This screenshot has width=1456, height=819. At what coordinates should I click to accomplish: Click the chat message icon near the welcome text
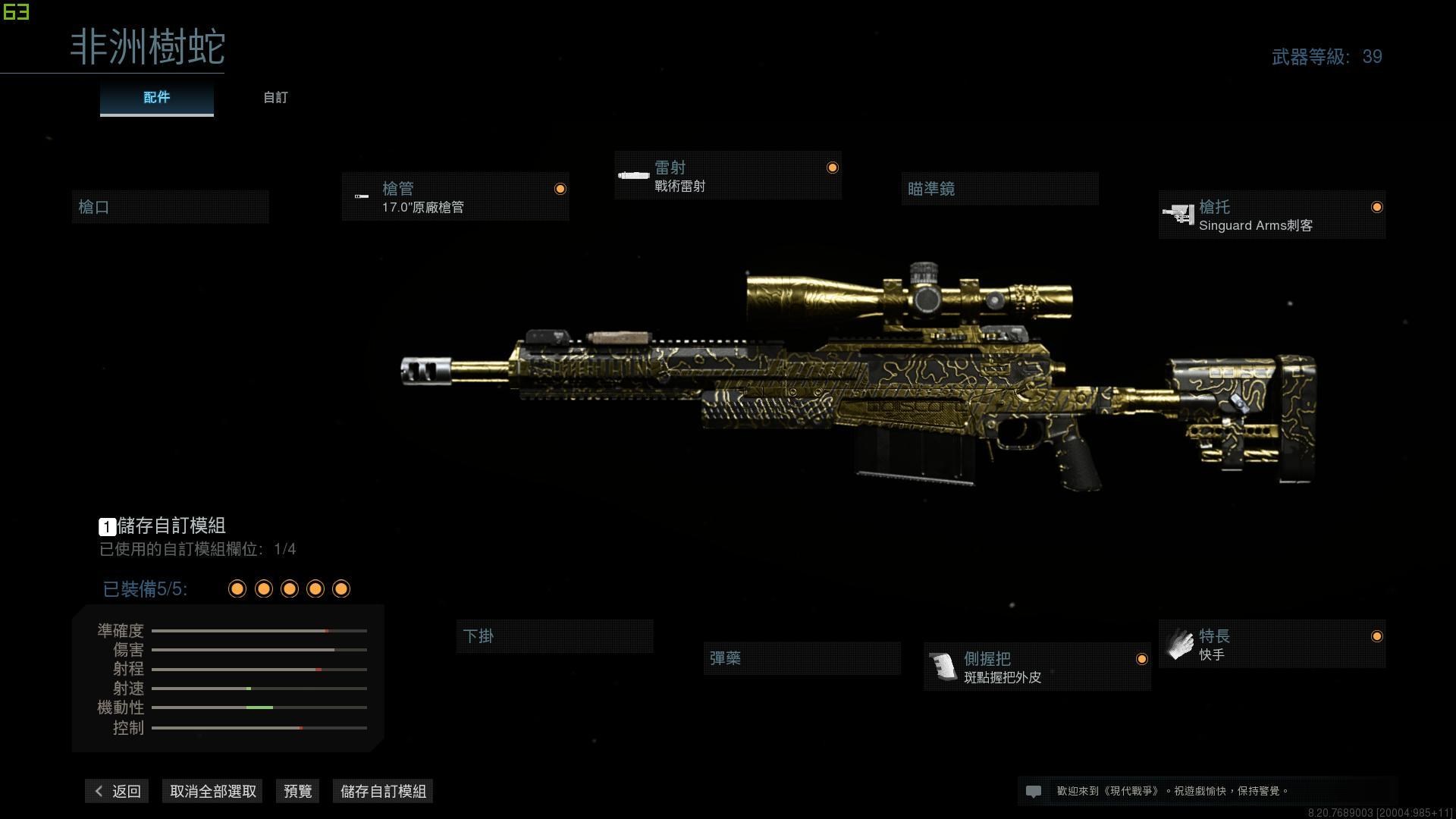pos(1034,790)
